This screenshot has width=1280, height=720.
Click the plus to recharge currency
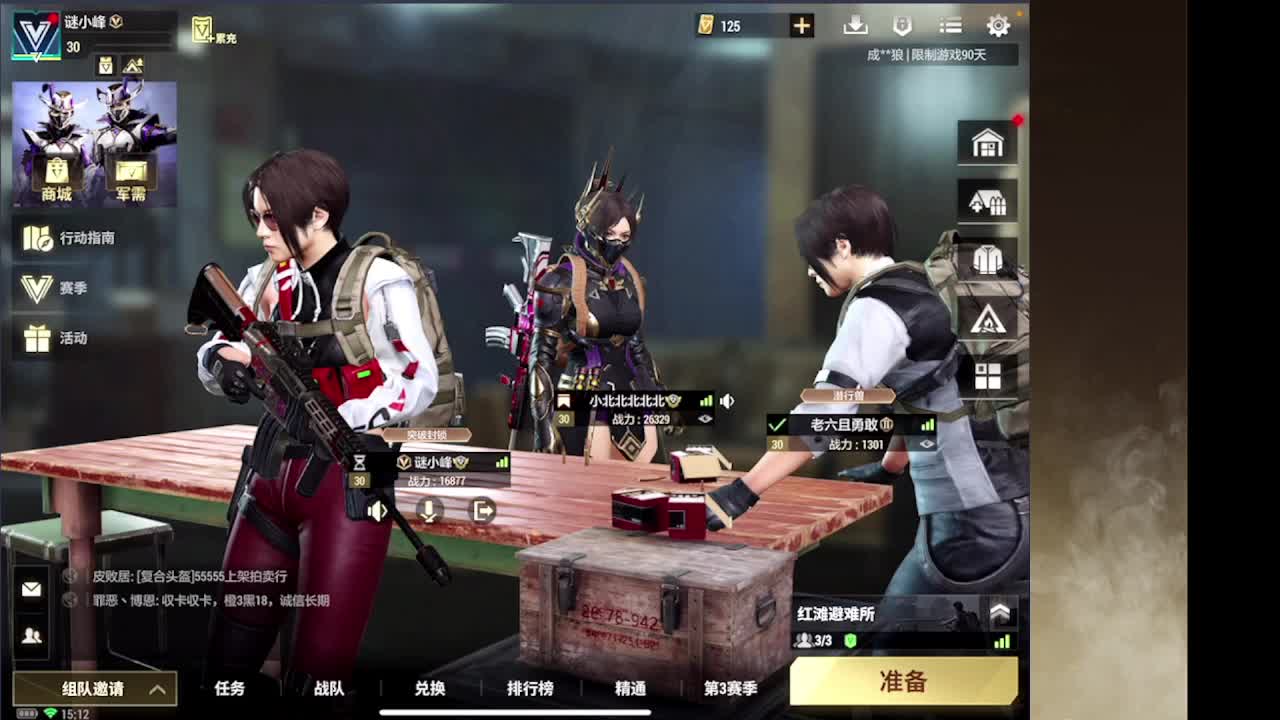pos(800,25)
